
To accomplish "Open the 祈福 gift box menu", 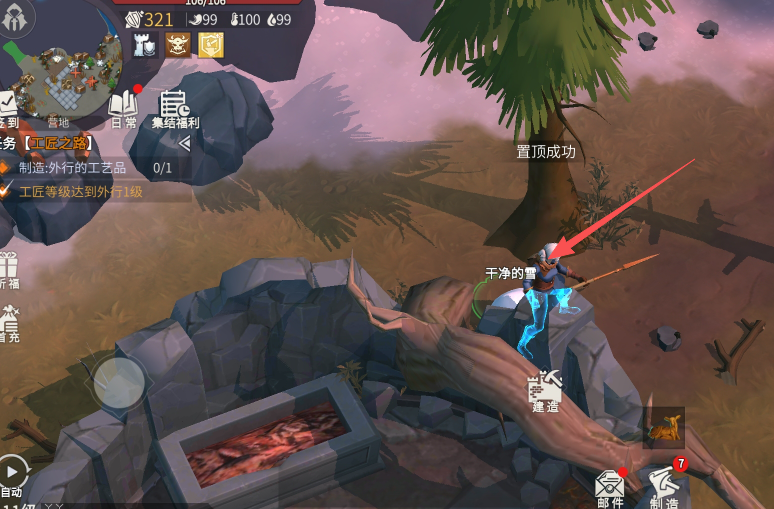I will point(8,270).
